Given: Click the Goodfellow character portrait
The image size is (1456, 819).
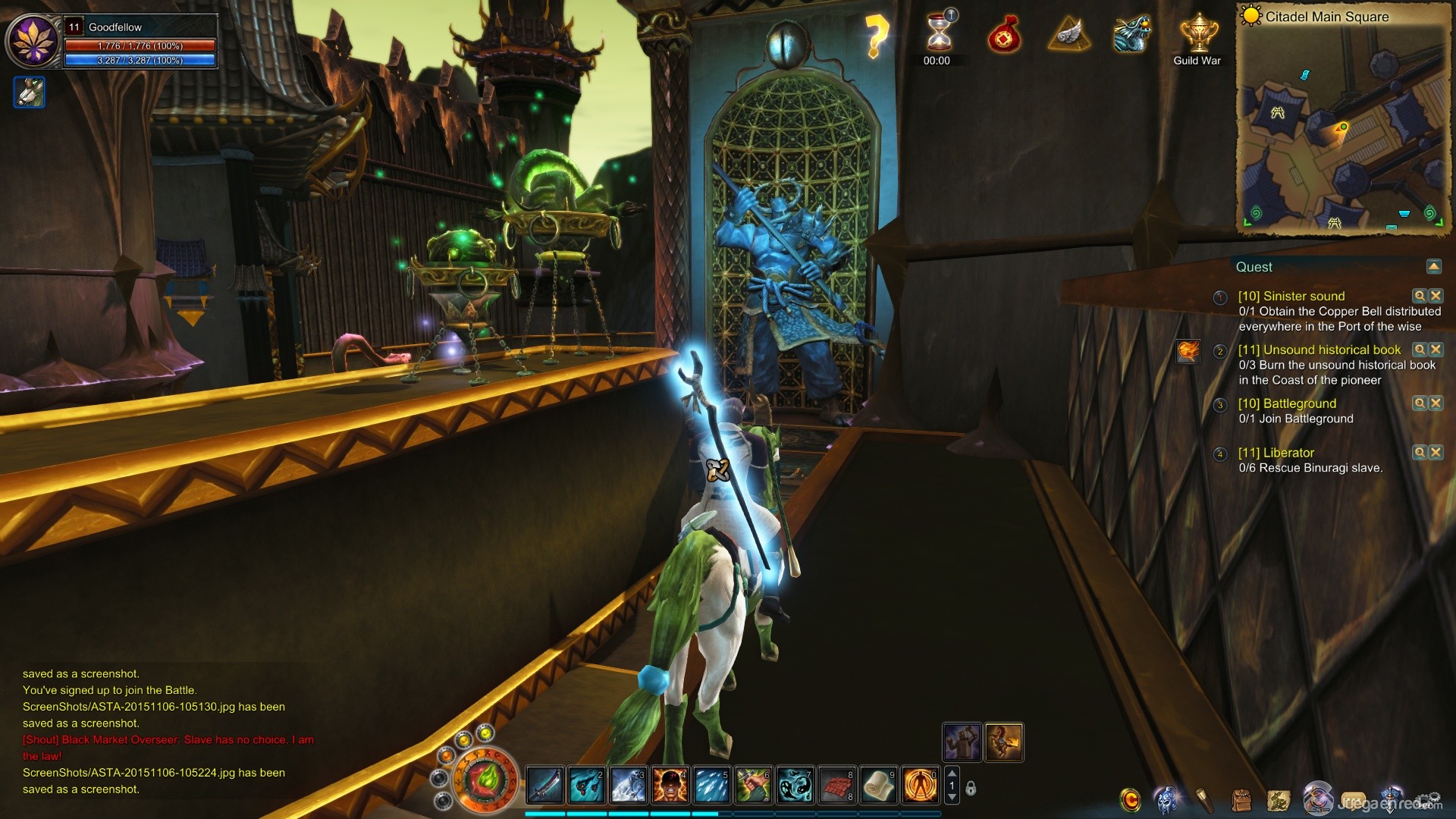Looking at the screenshot, I should (x=33, y=41).
